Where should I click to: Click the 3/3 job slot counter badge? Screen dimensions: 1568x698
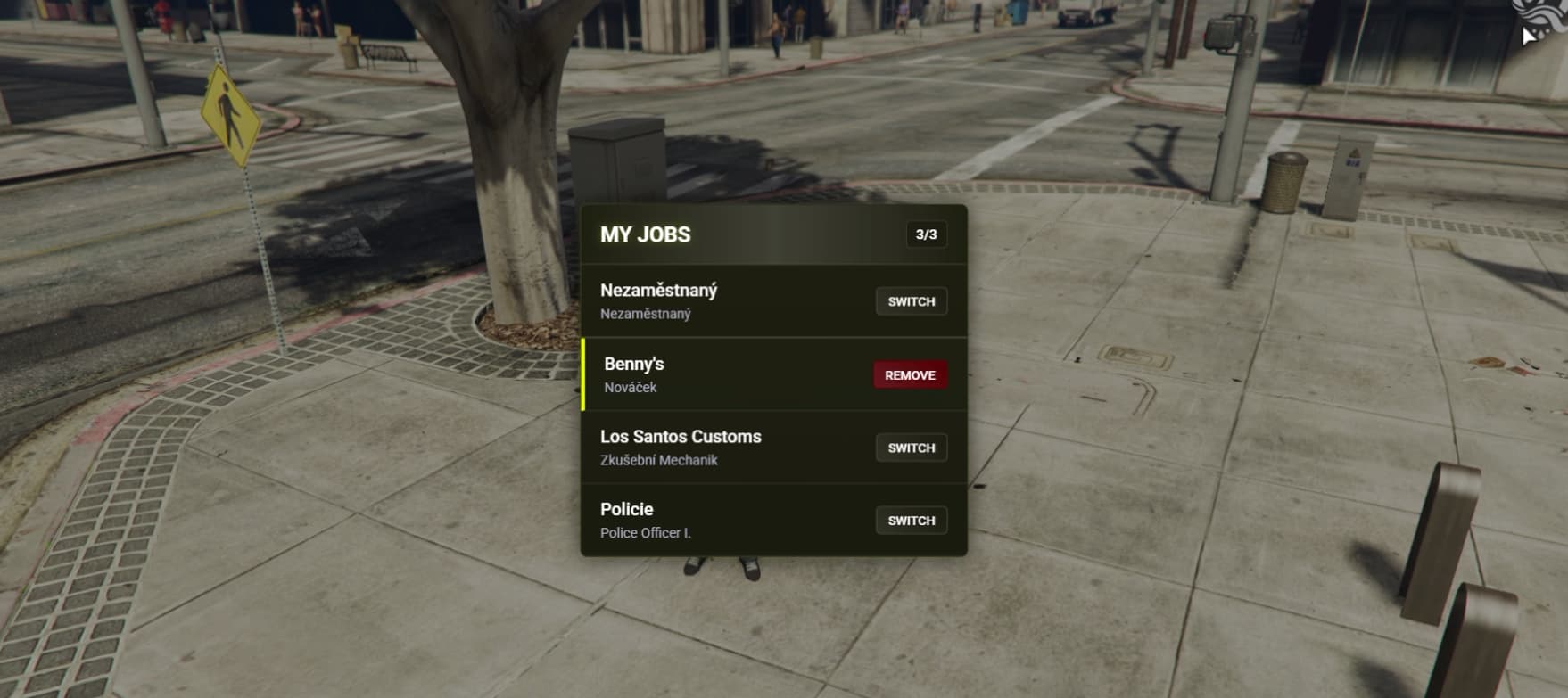[928, 234]
